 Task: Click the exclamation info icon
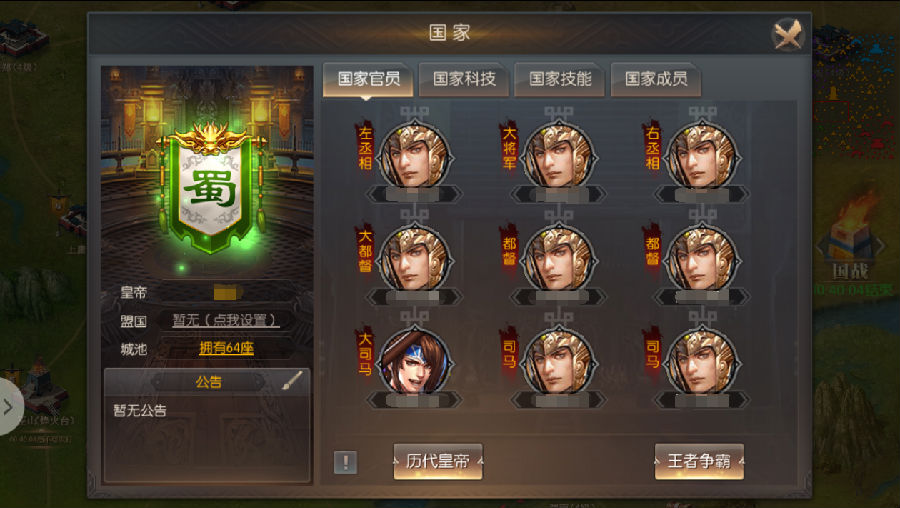(345, 462)
